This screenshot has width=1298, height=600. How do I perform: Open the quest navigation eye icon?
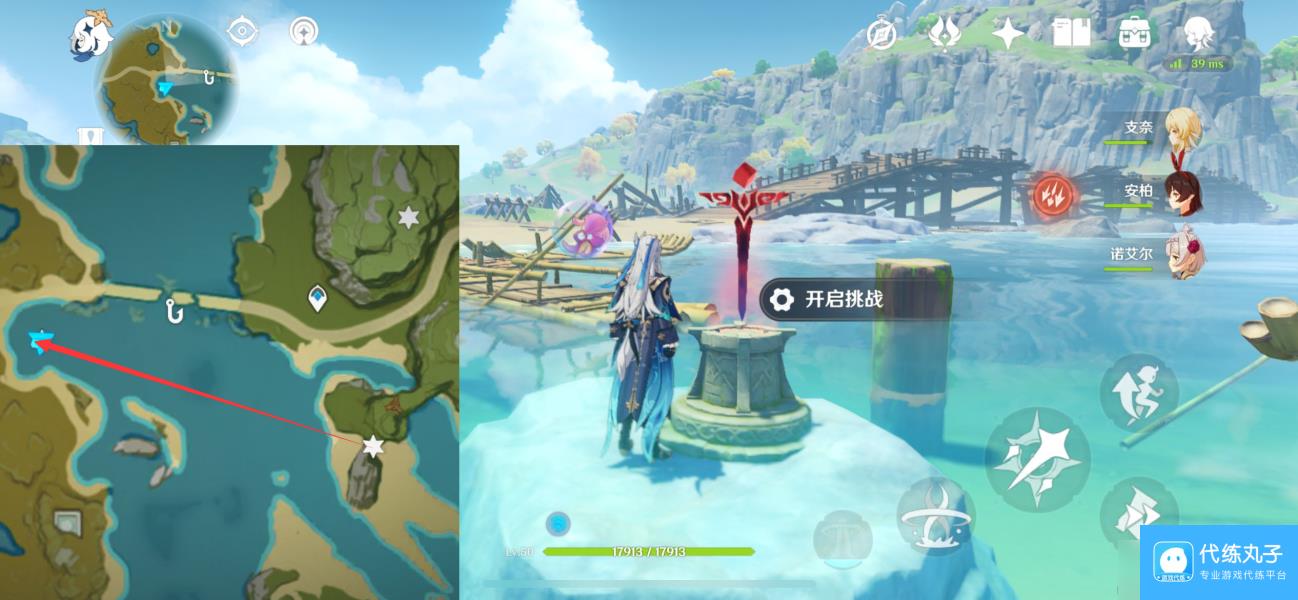click(x=242, y=32)
